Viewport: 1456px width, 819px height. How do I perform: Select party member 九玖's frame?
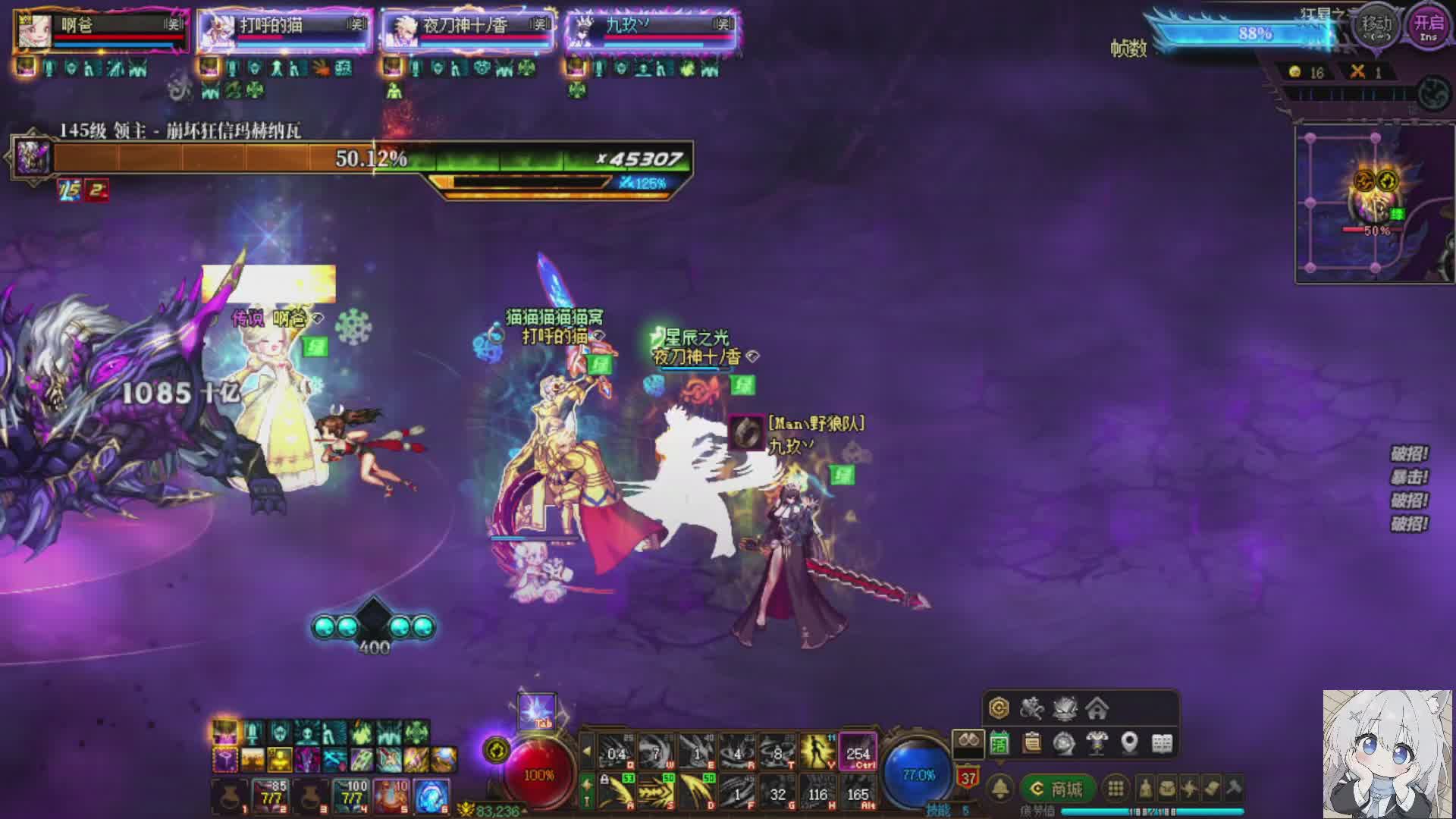(652, 32)
